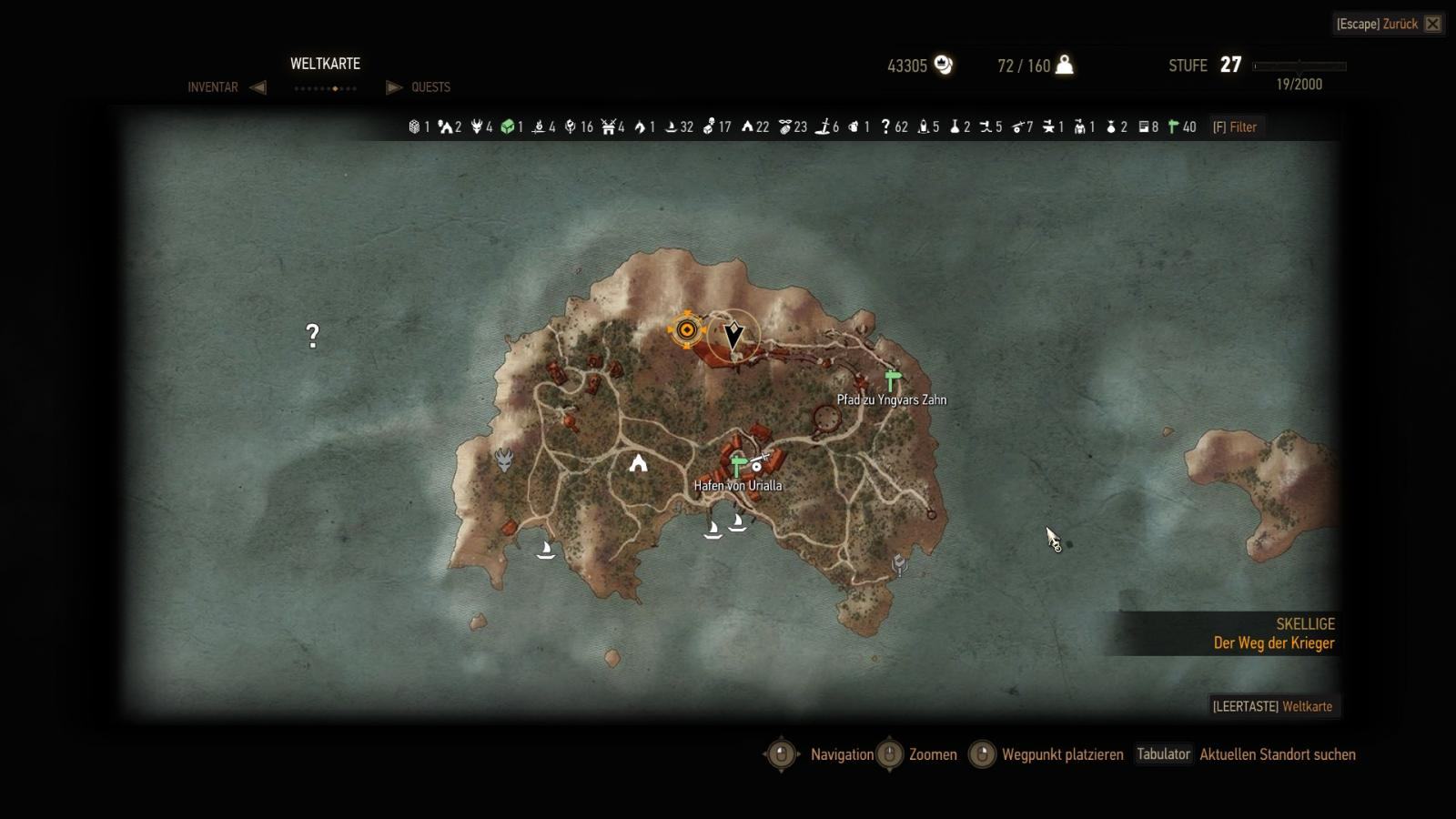This screenshot has height=819, width=1456.
Task: Select the Pfad zu Yngvars Zahn signpost
Action: [892, 380]
